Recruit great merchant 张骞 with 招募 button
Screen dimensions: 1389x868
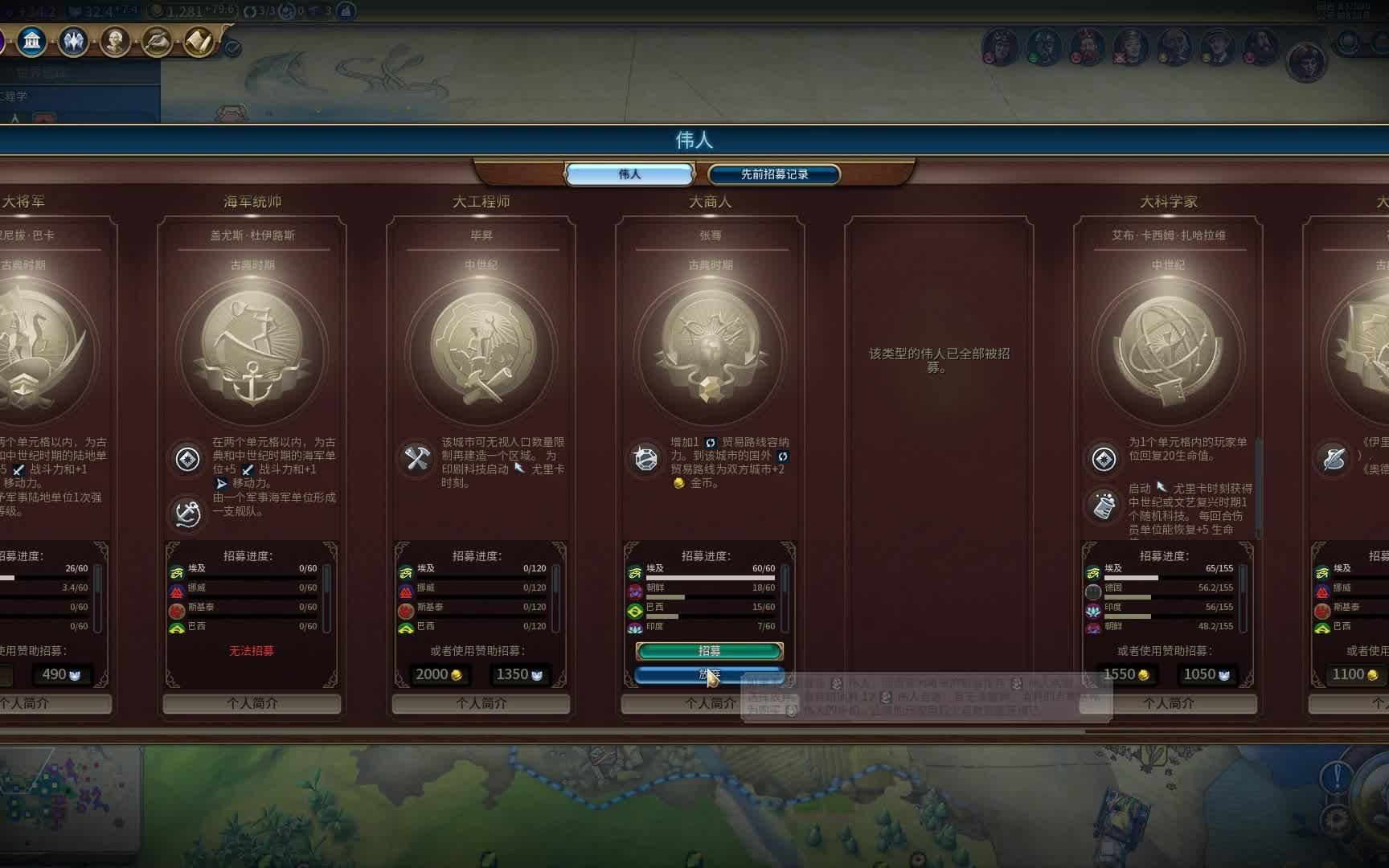(709, 650)
